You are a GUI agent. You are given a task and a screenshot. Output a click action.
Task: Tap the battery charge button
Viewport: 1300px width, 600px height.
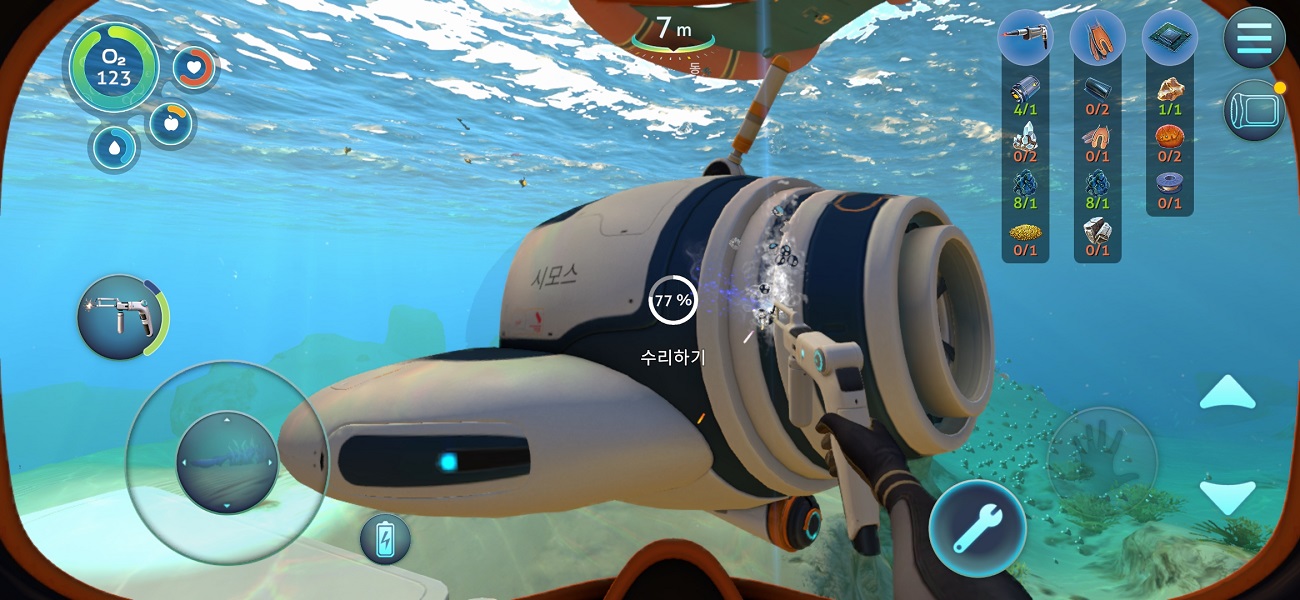point(385,539)
